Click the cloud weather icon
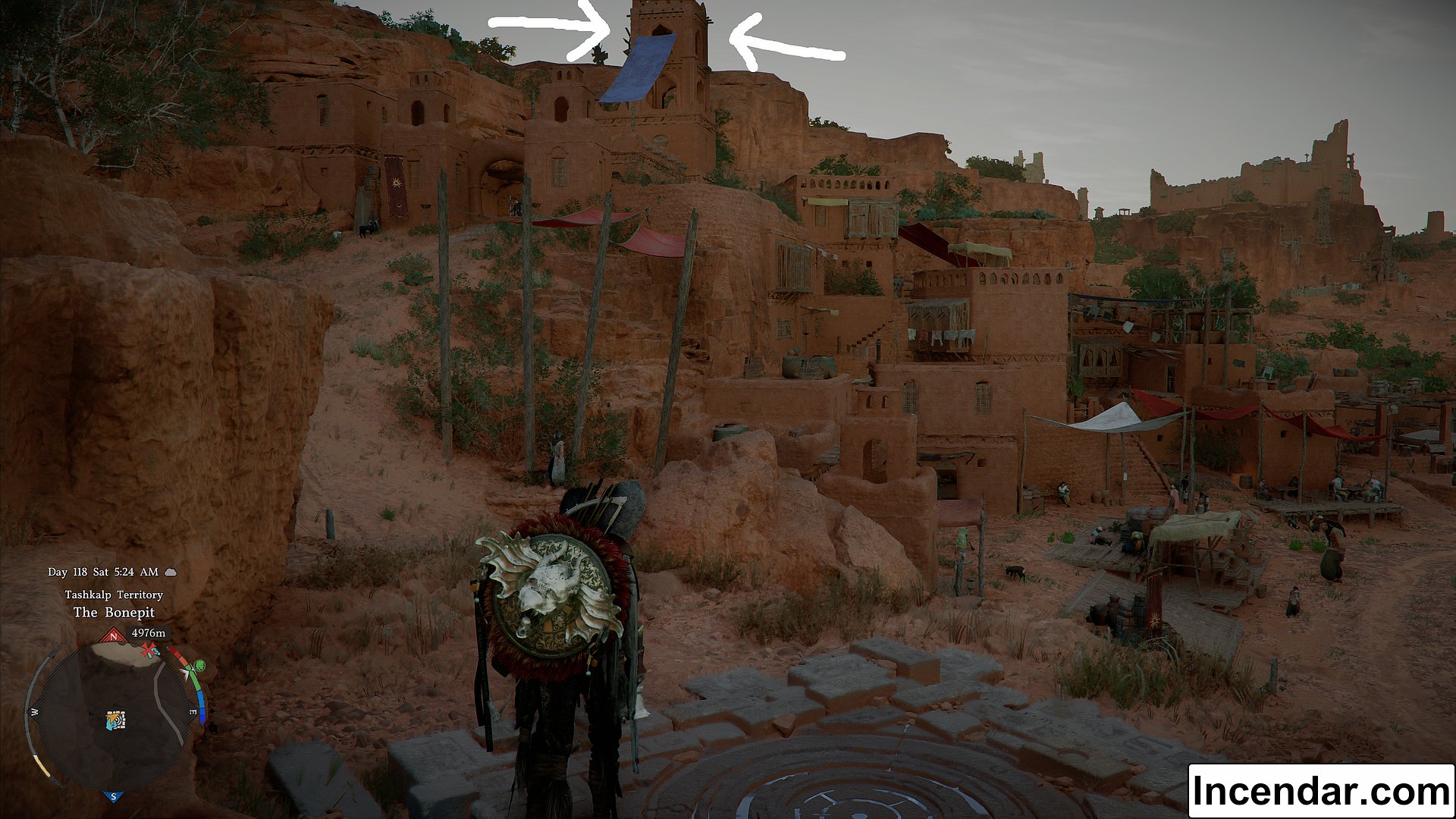The width and height of the screenshot is (1456, 819). (x=171, y=572)
